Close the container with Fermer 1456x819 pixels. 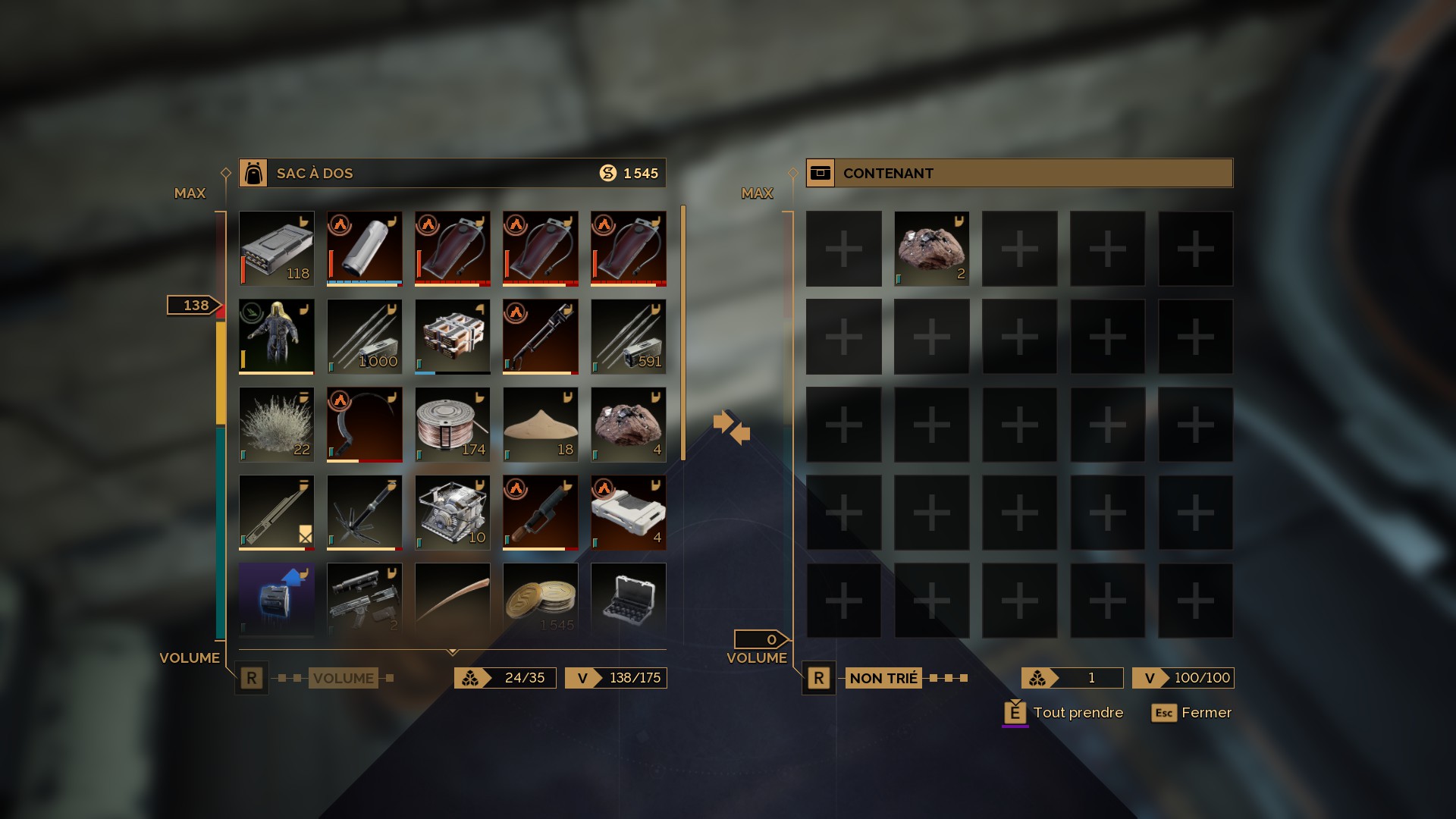[1191, 713]
